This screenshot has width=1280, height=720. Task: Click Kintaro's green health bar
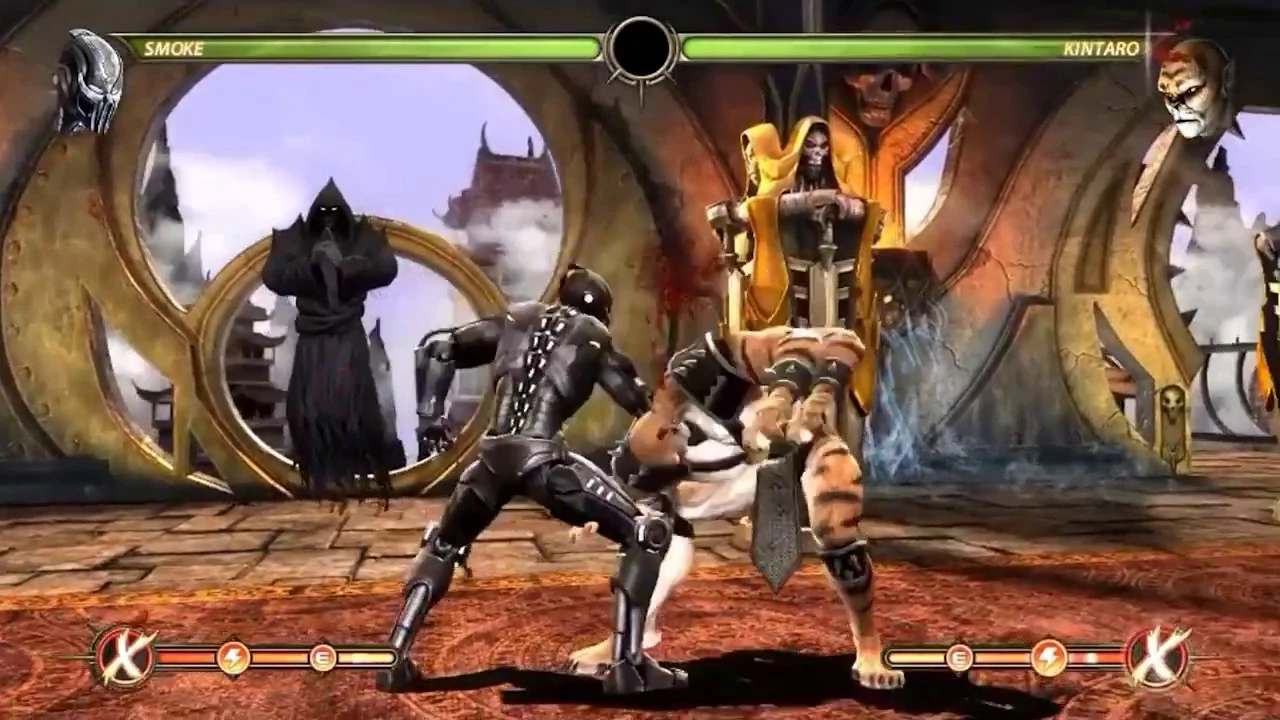(900, 44)
